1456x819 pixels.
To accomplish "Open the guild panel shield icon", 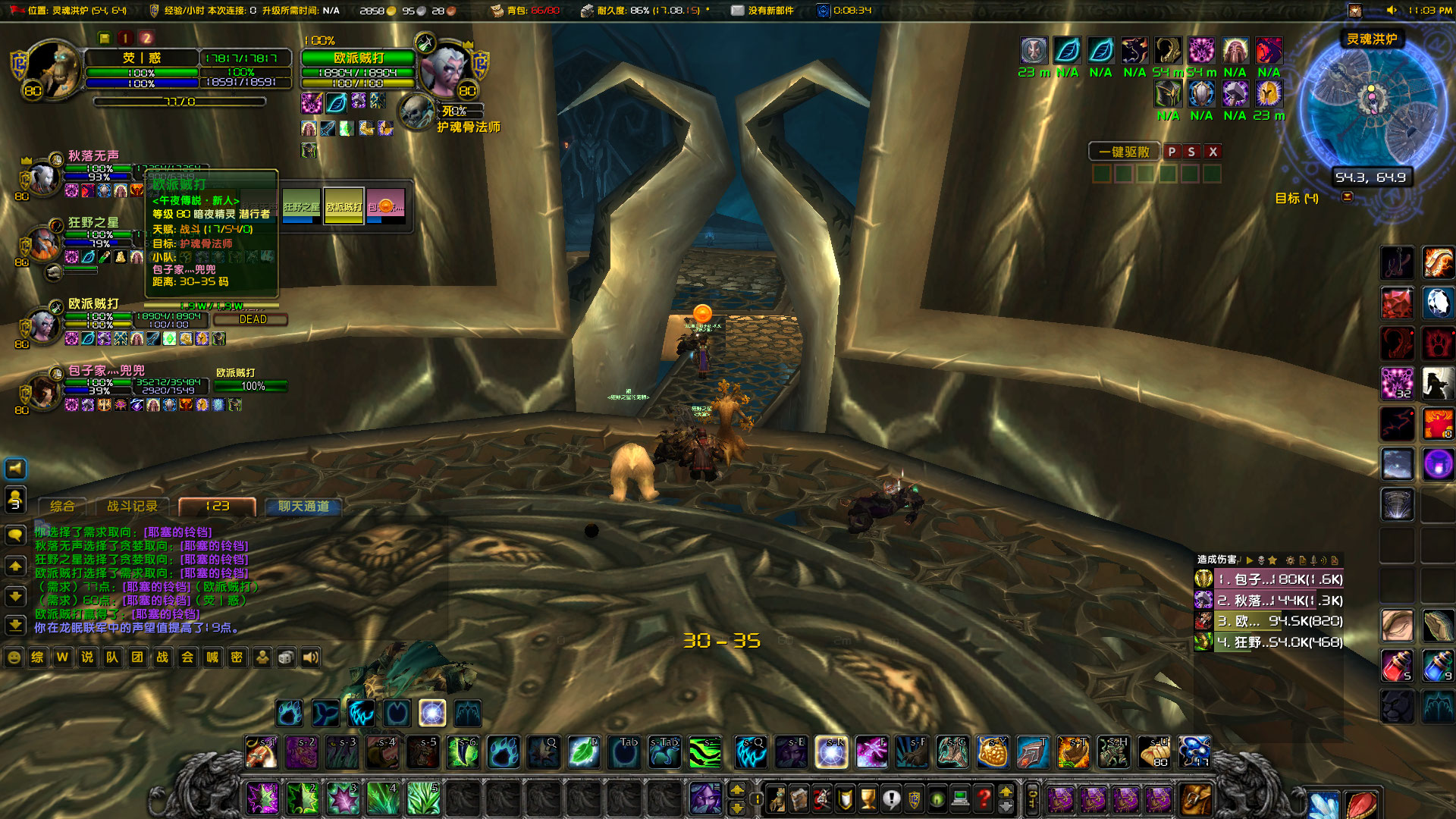I will pyautogui.click(x=914, y=800).
